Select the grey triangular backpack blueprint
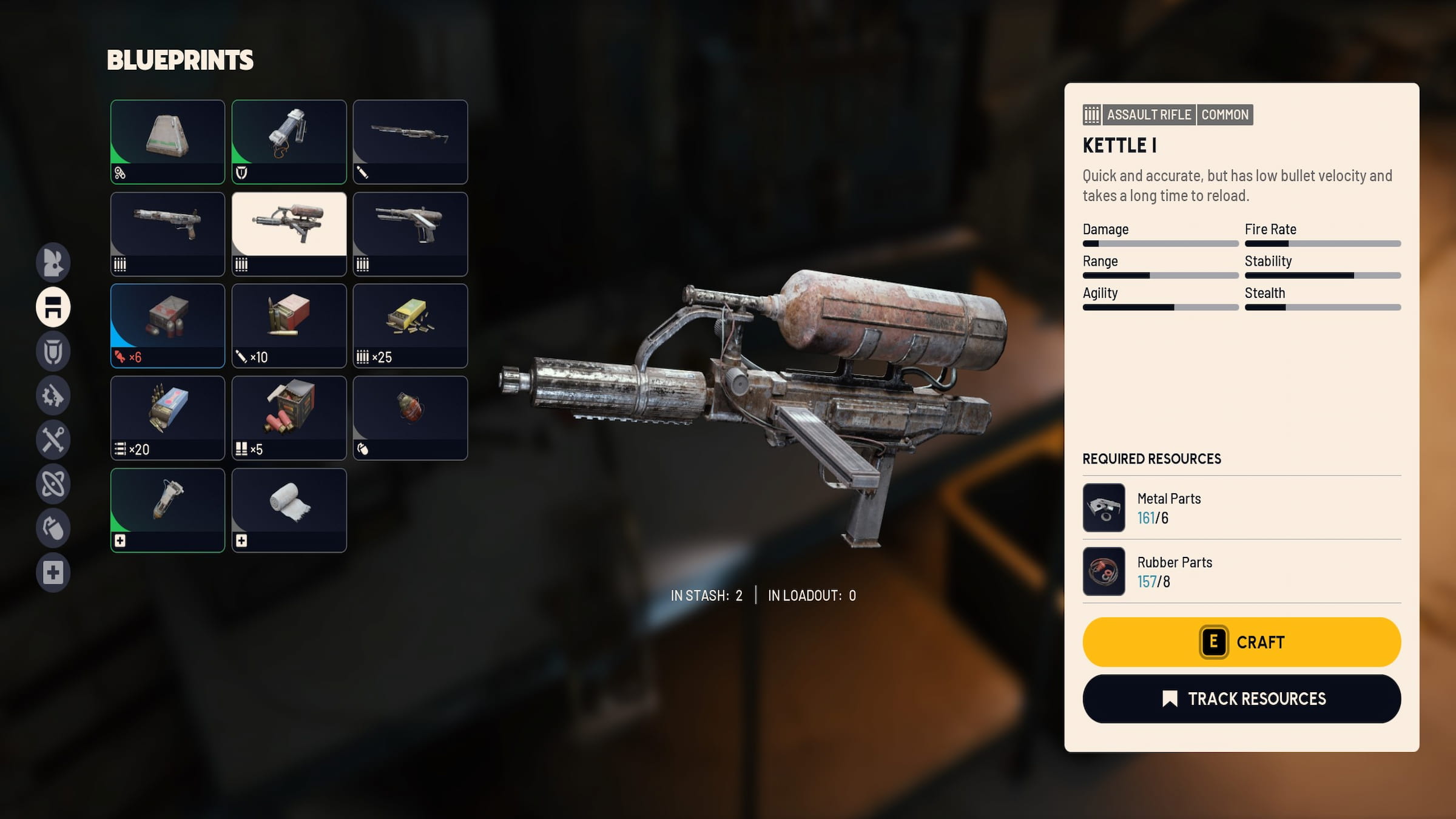Screen dimensions: 1456x819 [x=167, y=141]
